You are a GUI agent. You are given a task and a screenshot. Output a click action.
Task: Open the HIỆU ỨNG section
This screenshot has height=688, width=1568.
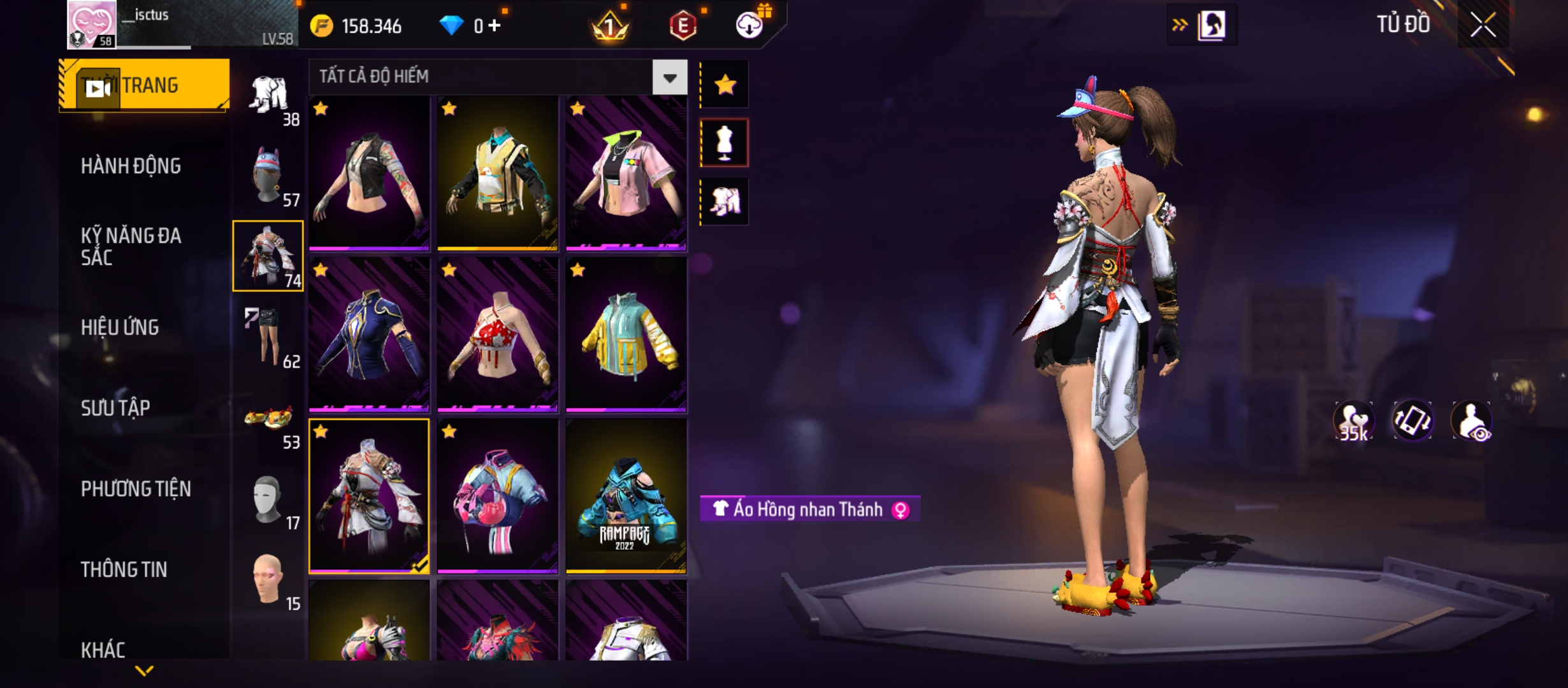[120, 327]
